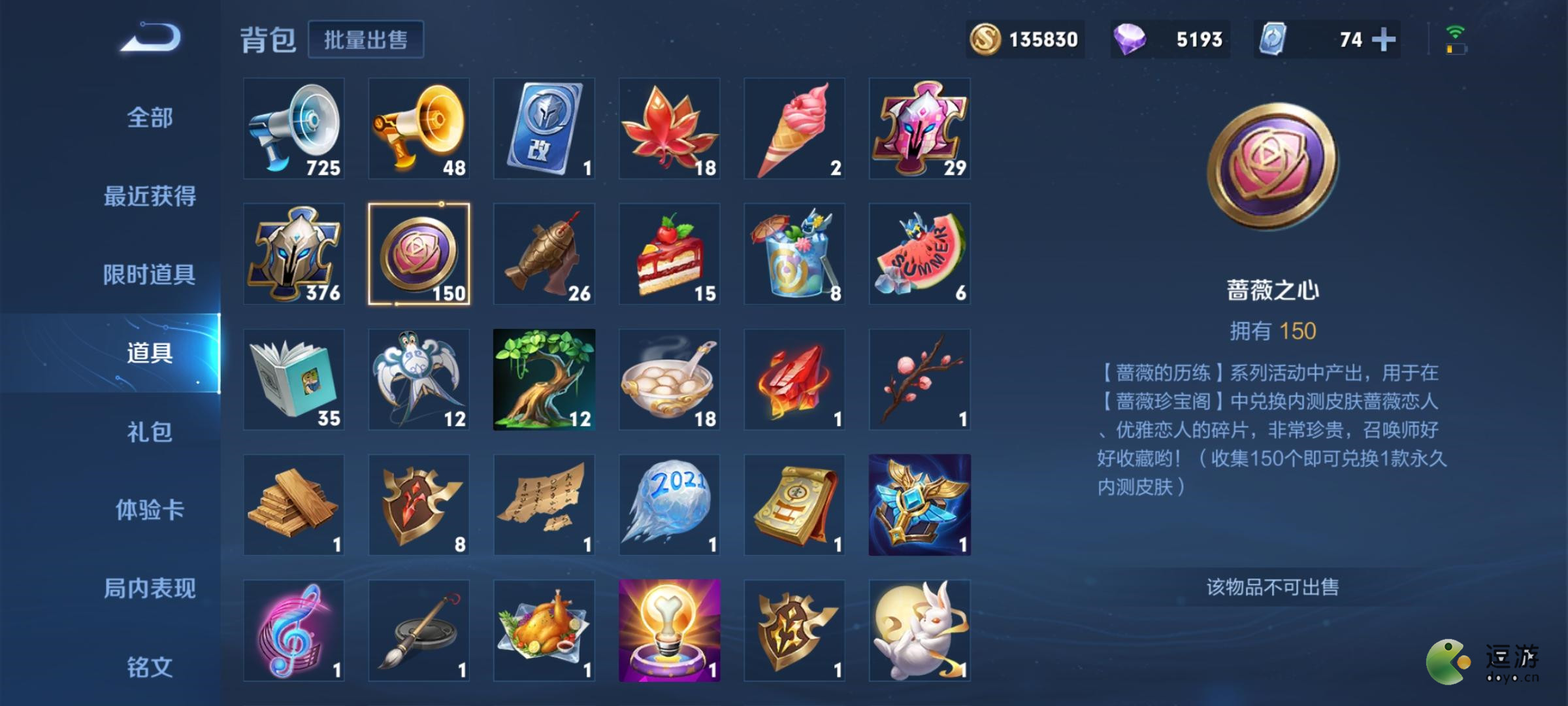
Task: Click the red maple leaf token
Action: point(669,129)
